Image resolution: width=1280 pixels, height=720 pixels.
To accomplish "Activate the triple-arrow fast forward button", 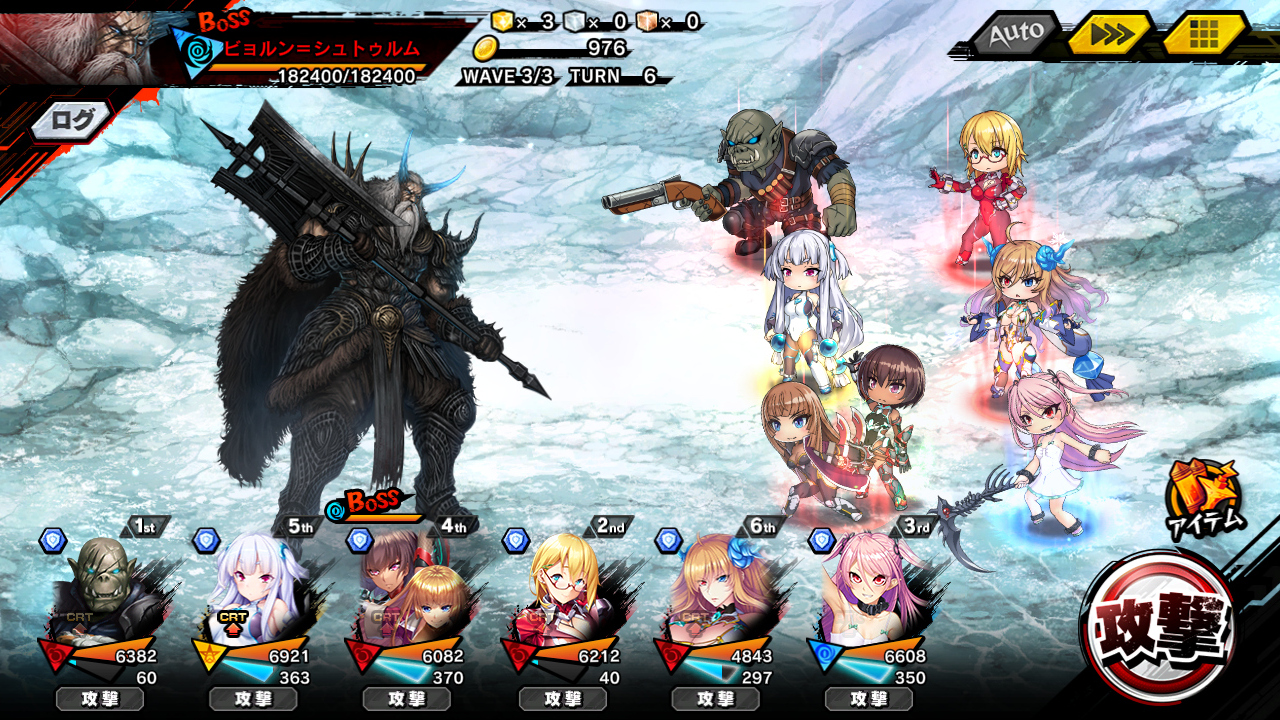I will coord(1110,35).
